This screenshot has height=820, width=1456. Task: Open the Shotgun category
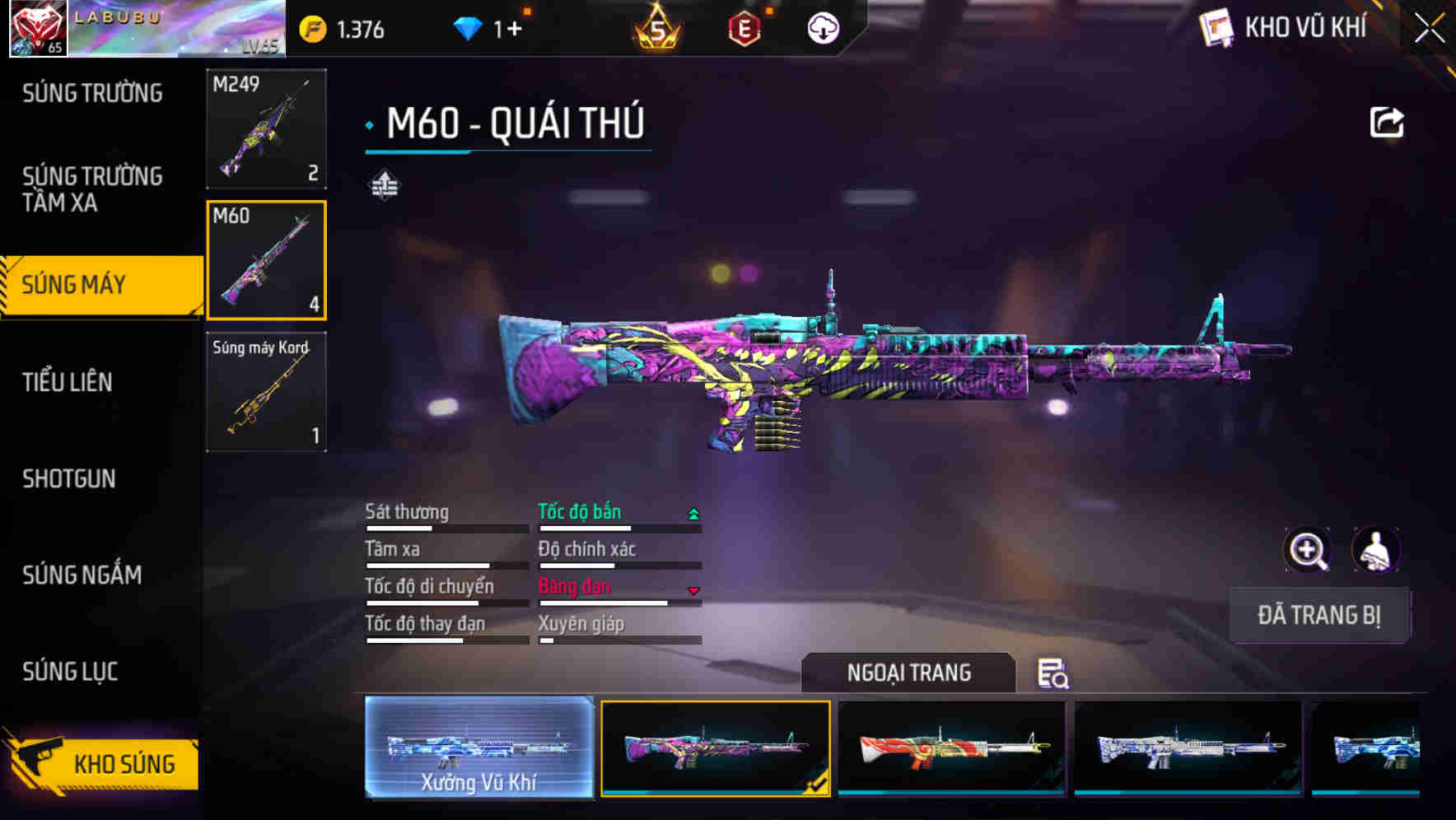click(x=69, y=478)
